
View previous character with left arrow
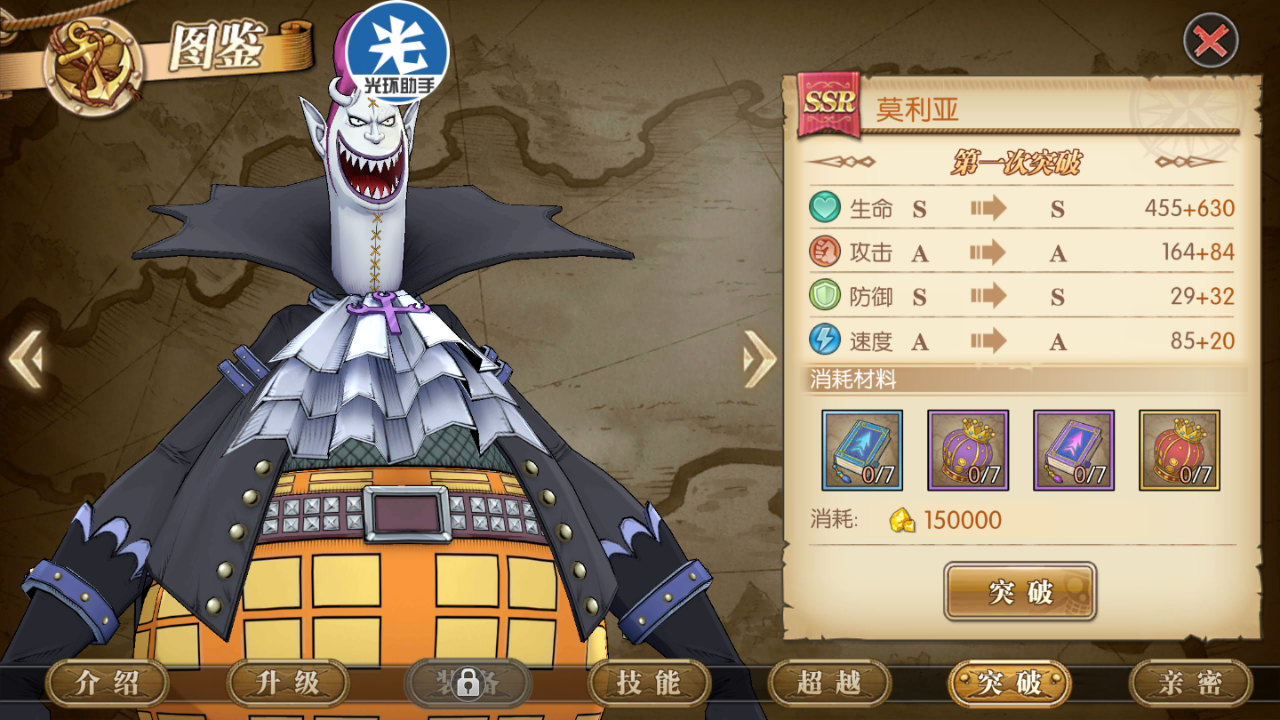click(27, 358)
